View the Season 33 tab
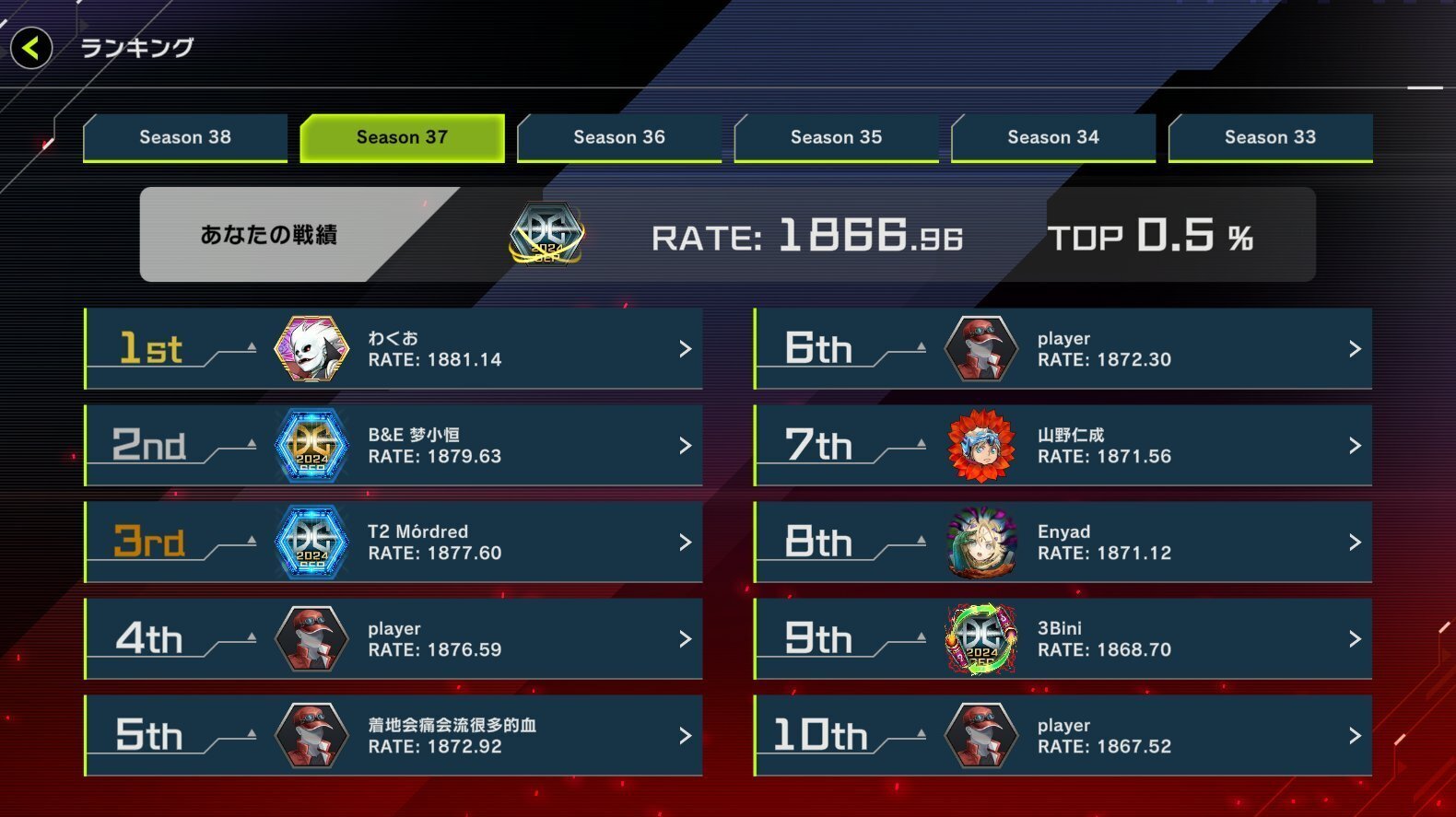The height and width of the screenshot is (817, 1456). coord(1270,137)
